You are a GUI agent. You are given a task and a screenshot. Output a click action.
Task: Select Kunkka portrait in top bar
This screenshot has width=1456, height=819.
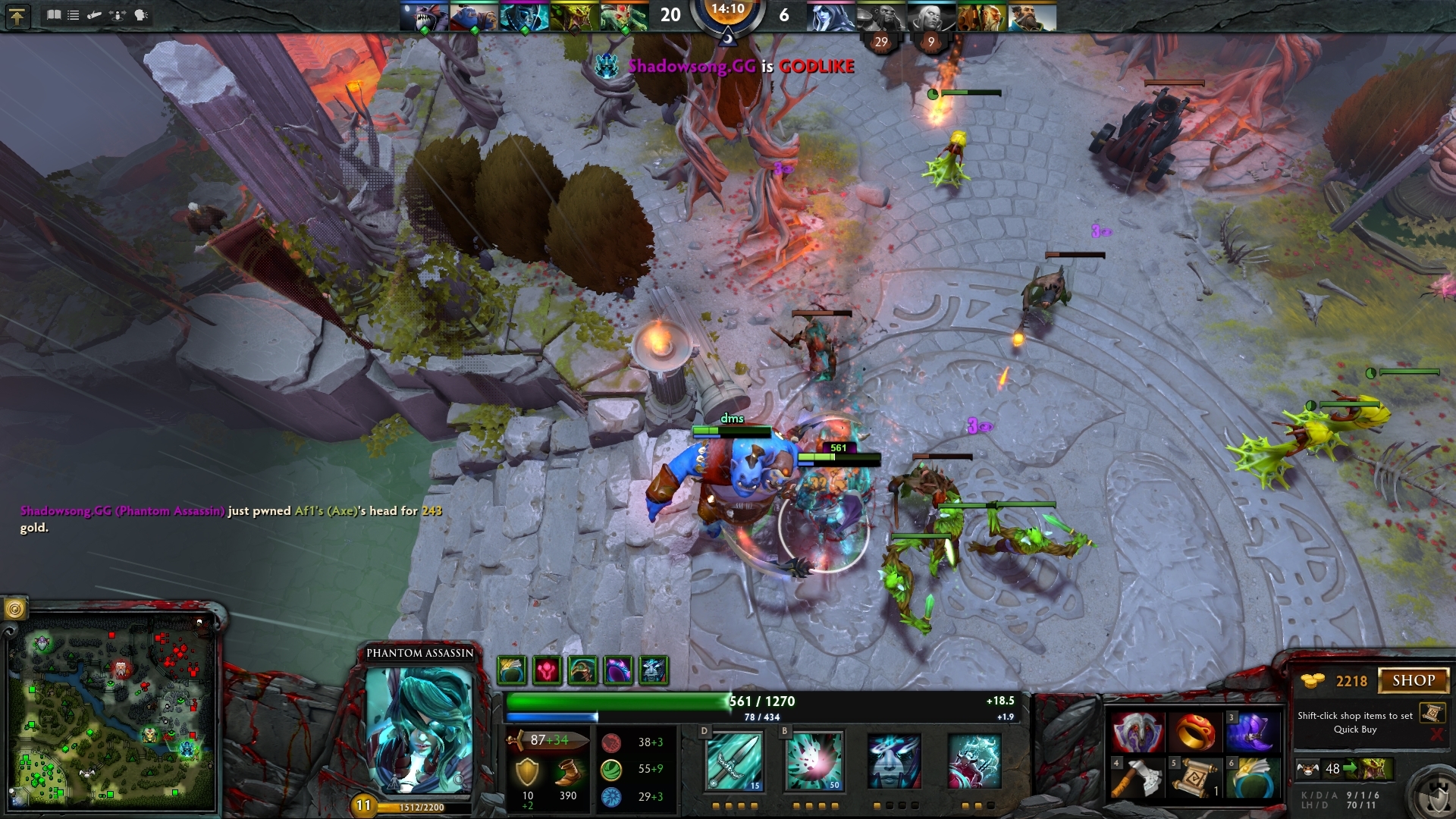[x=1032, y=17]
